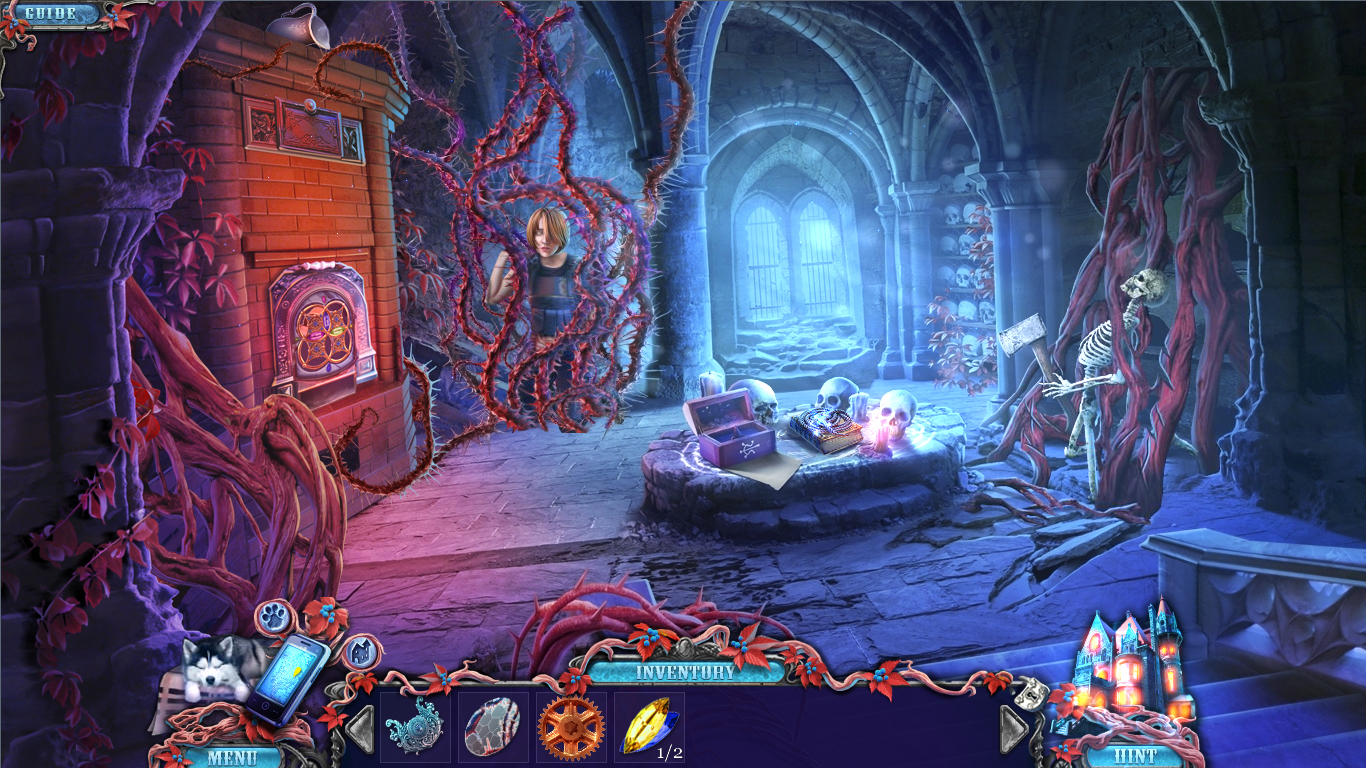Click the silver padlock emblem near inventory

[1030, 694]
